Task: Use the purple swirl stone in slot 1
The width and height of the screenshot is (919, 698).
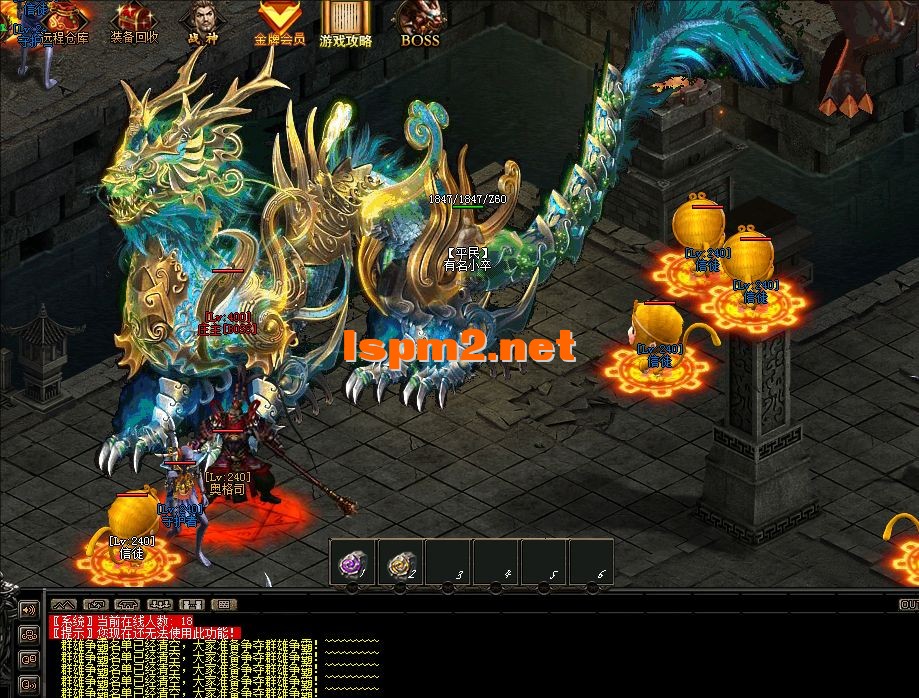Action: pyautogui.click(x=353, y=566)
